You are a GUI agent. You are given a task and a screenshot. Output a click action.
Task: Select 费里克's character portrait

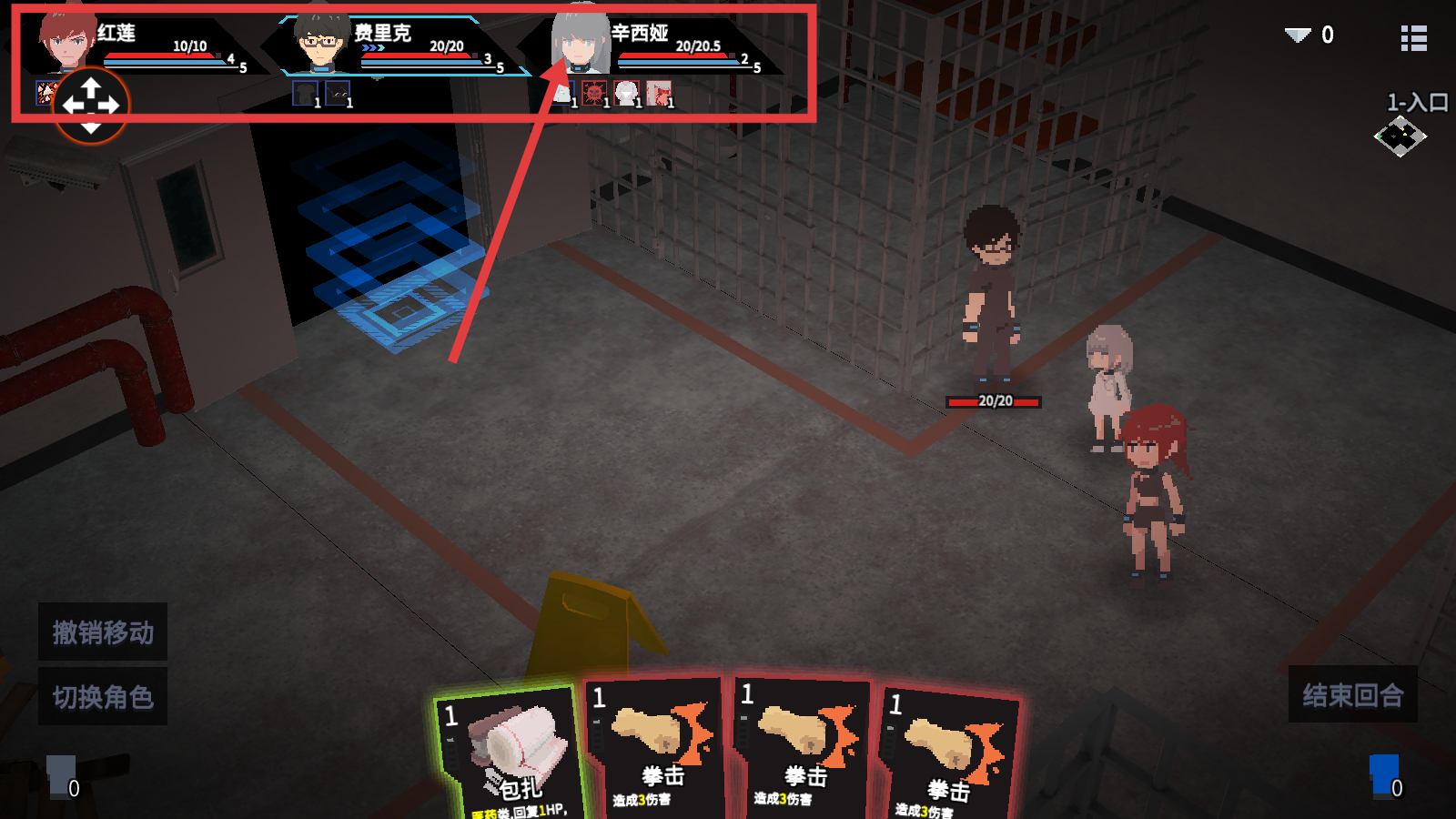(321, 43)
